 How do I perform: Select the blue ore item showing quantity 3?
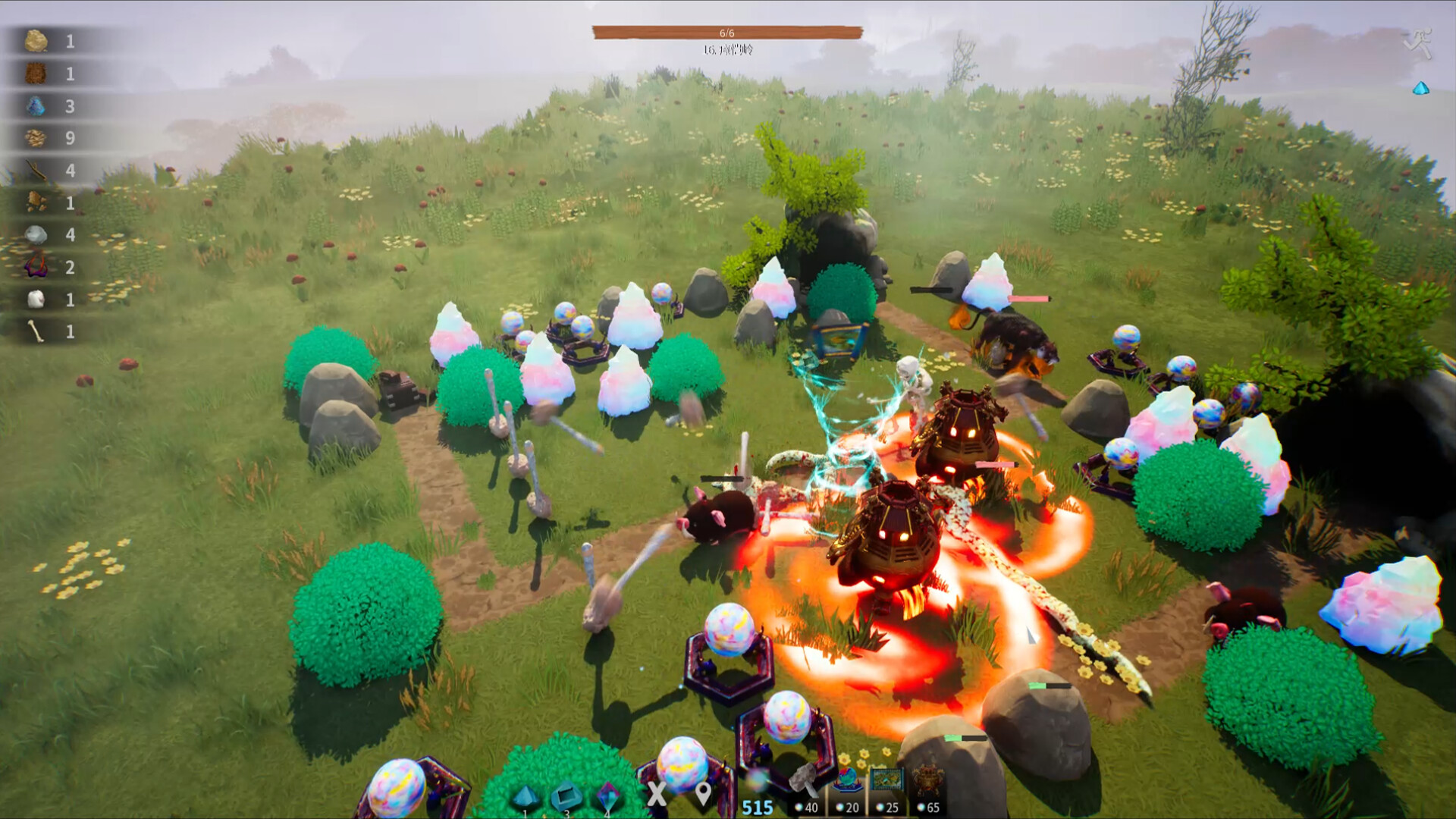click(x=36, y=106)
